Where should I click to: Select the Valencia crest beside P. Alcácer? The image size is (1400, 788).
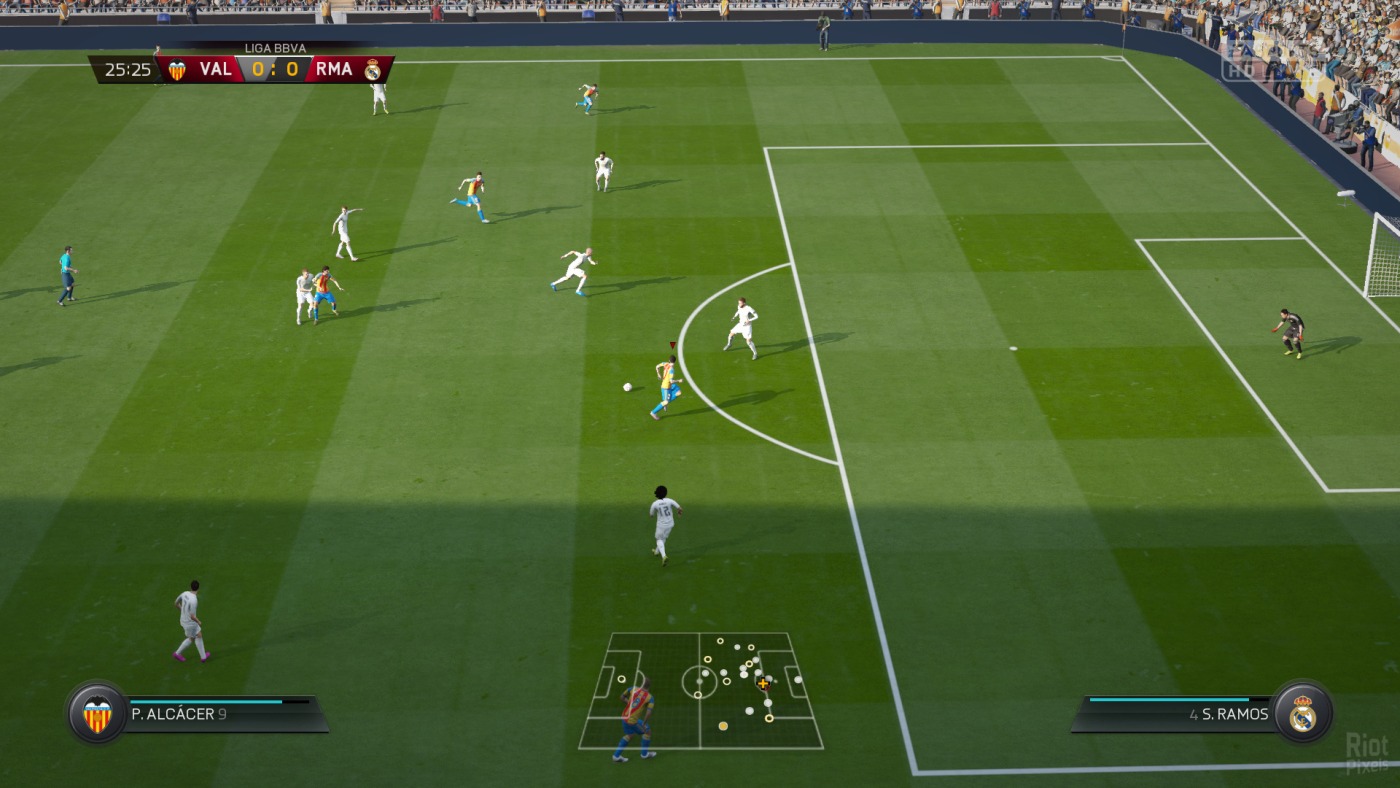point(97,714)
